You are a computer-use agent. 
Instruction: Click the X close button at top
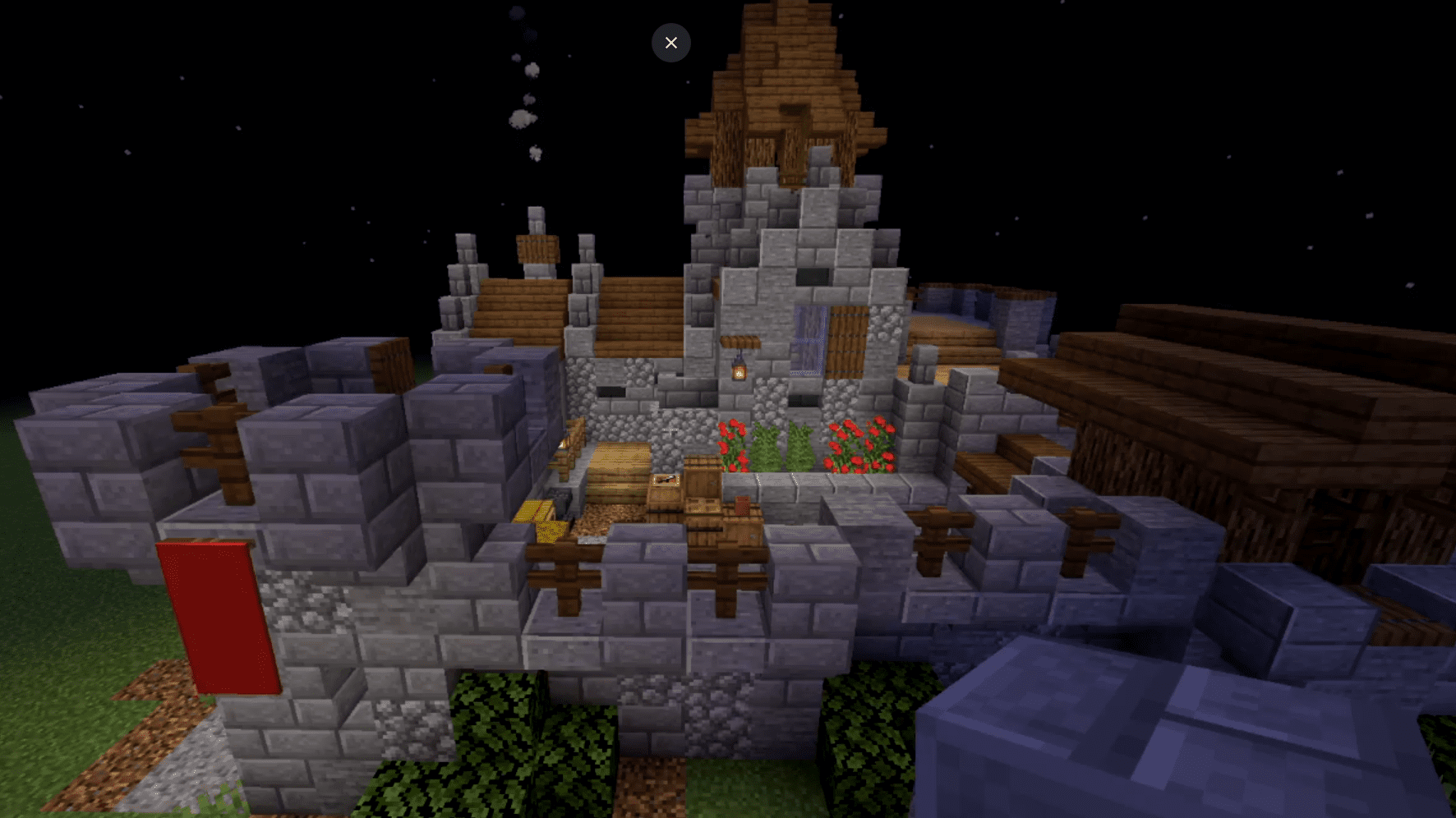671,42
